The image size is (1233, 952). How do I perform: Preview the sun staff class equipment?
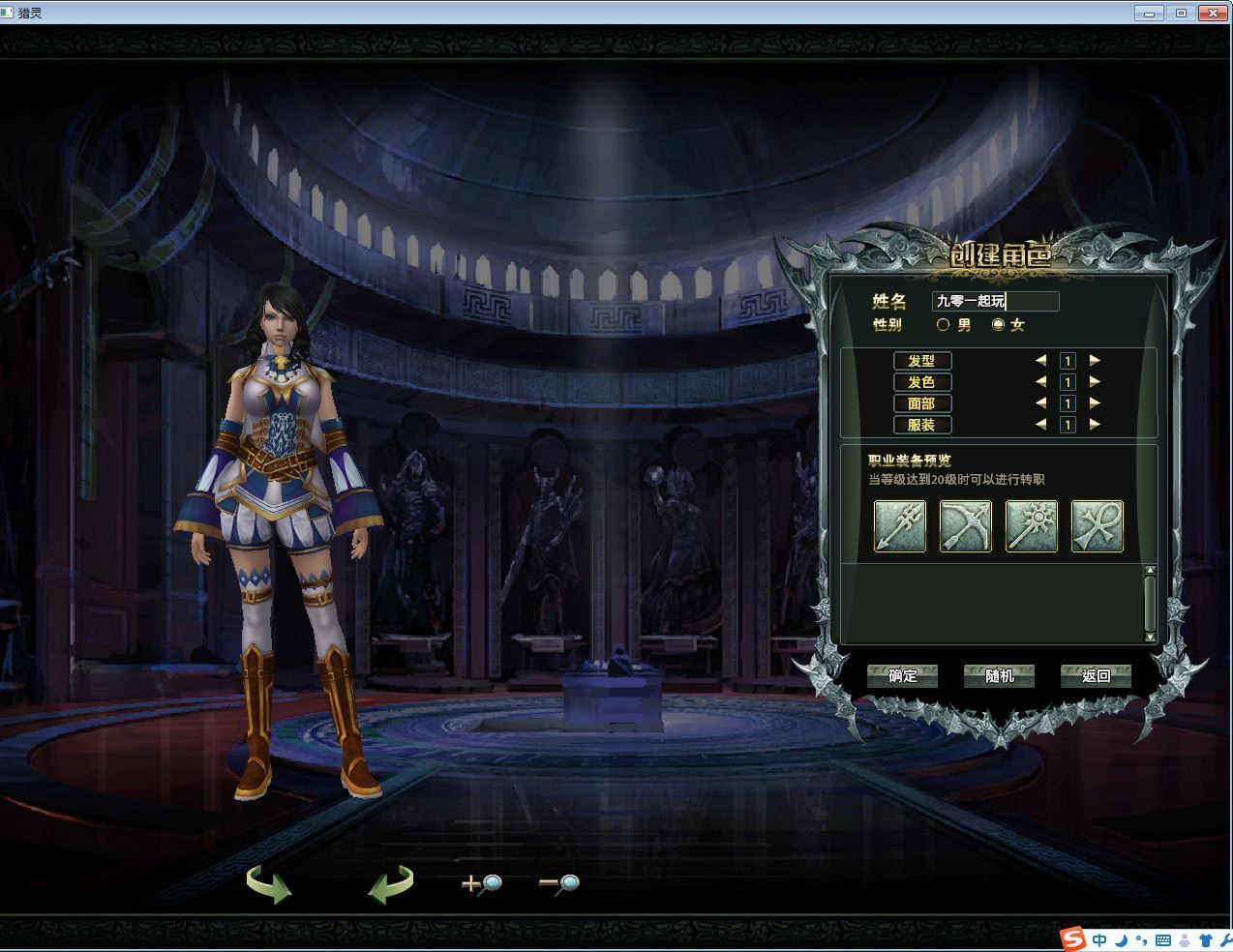point(1032,526)
